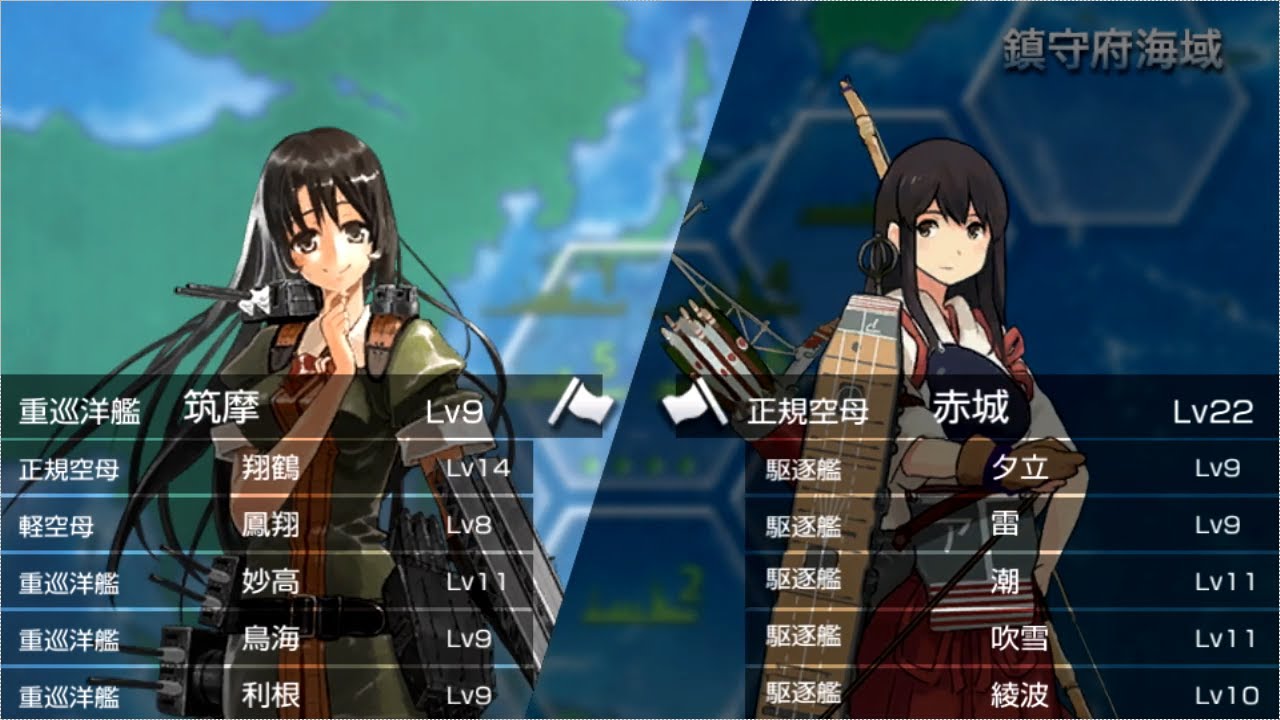Choose the 翔鶴 carrier row
Image resolution: width=1280 pixels, height=720 pixels.
click(270, 468)
